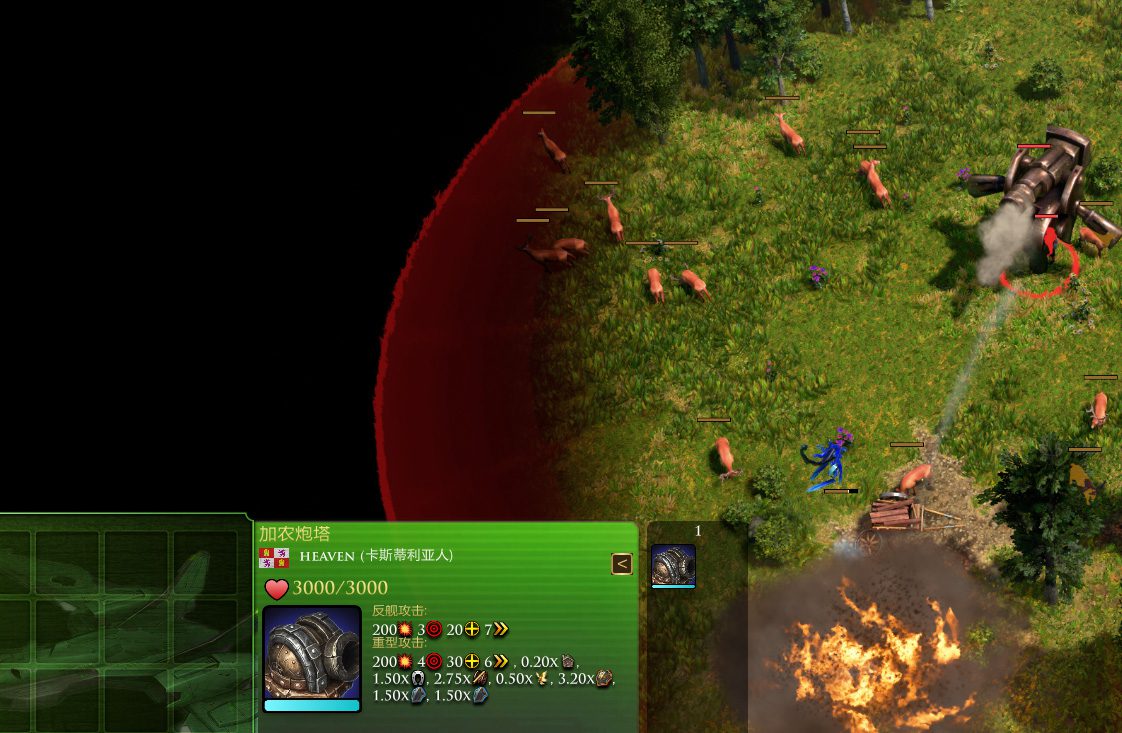
Task: Click the Castilian player flag icon
Action: point(274,557)
